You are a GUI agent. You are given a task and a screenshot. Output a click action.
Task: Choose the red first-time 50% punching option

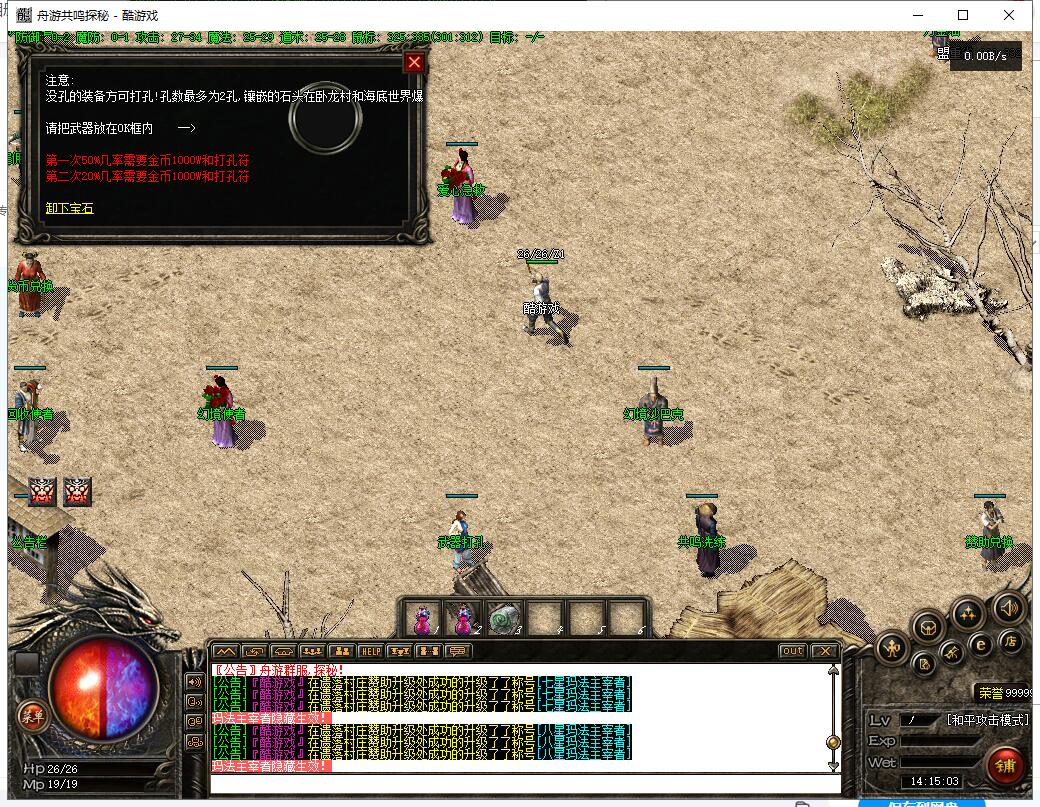pos(147,160)
